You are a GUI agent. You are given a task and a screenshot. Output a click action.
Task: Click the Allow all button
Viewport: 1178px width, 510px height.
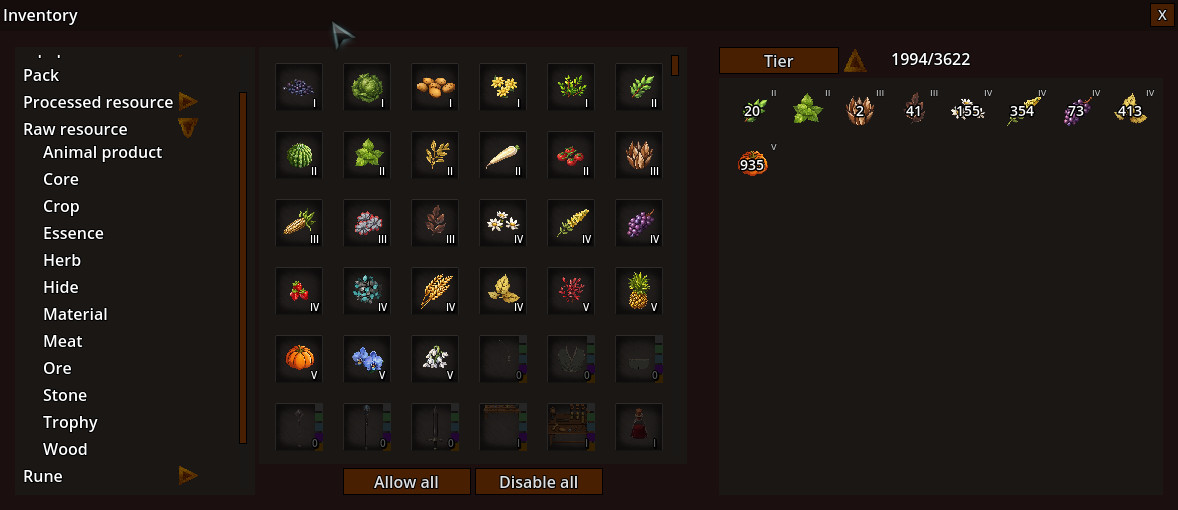[406, 482]
